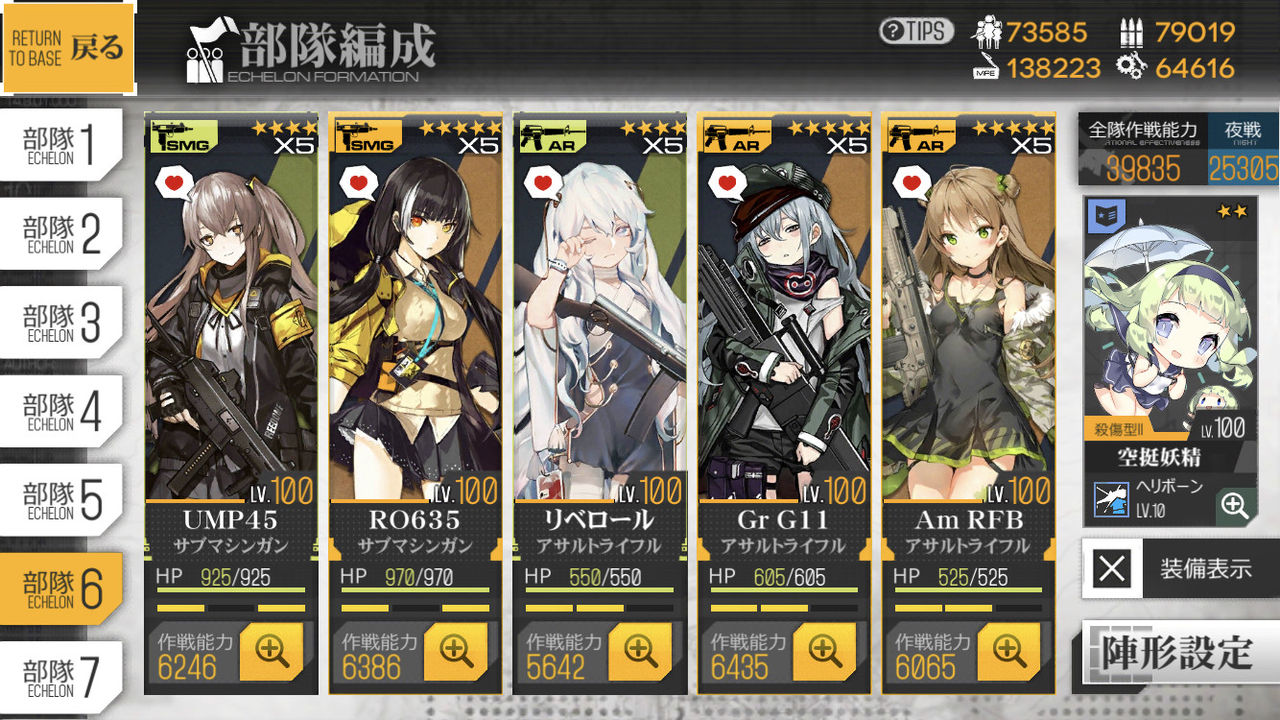Click the manpower resource icon in top bar
The width and height of the screenshot is (1280, 720).
(x=988, y=33)
